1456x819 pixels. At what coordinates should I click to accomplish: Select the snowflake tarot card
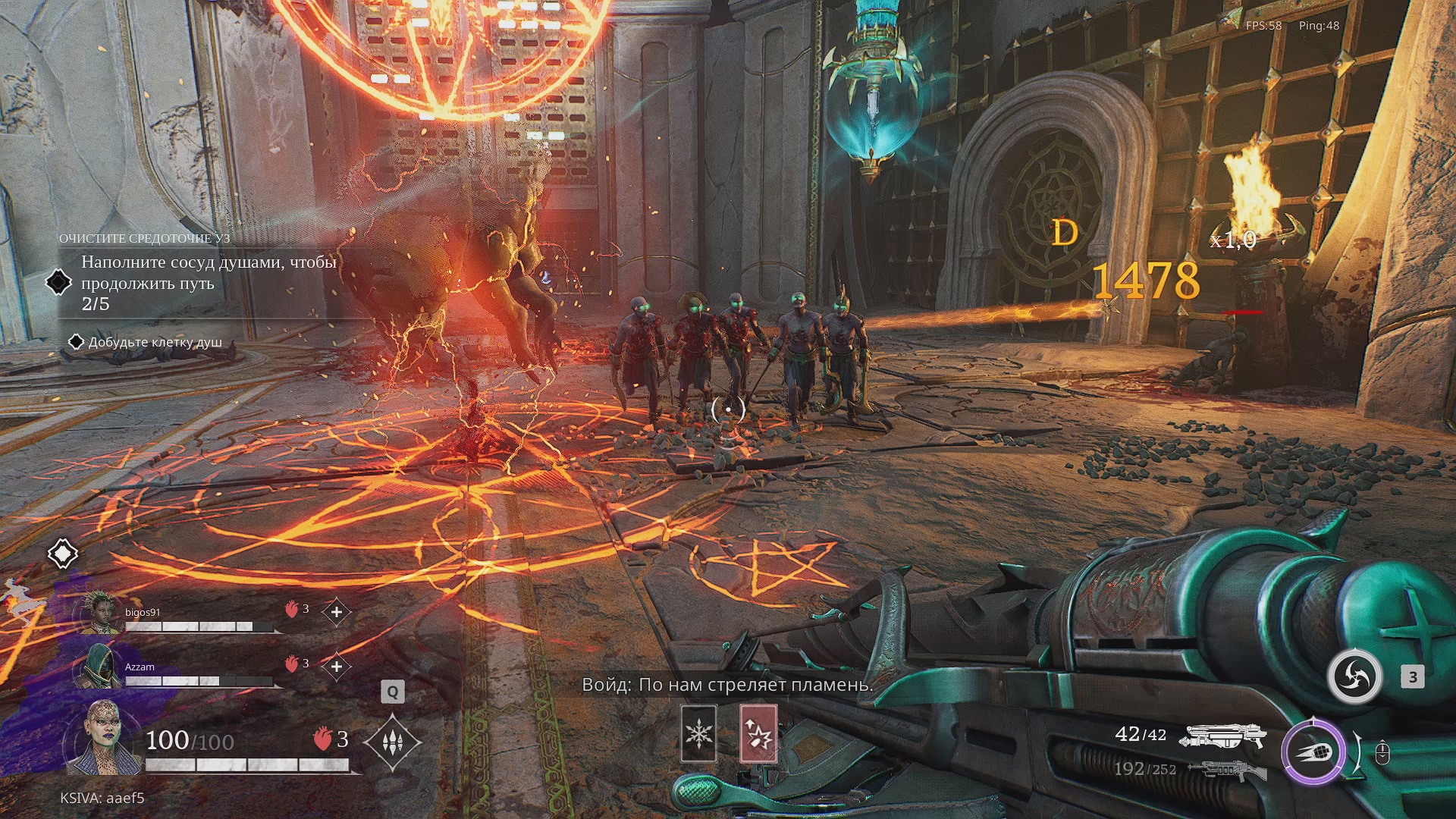[698, 733]
